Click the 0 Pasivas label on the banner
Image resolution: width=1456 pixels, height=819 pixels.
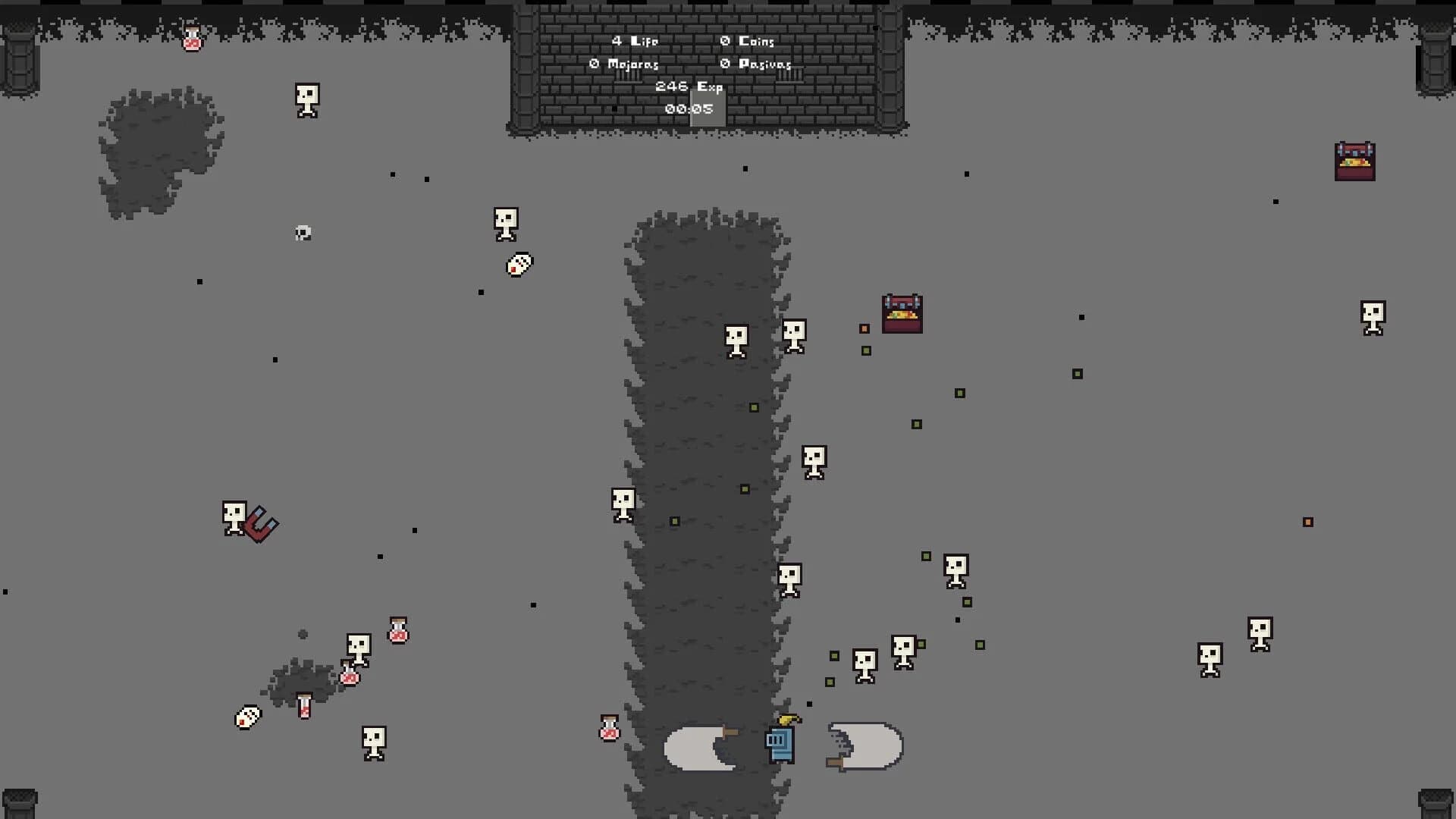(756, 64)
